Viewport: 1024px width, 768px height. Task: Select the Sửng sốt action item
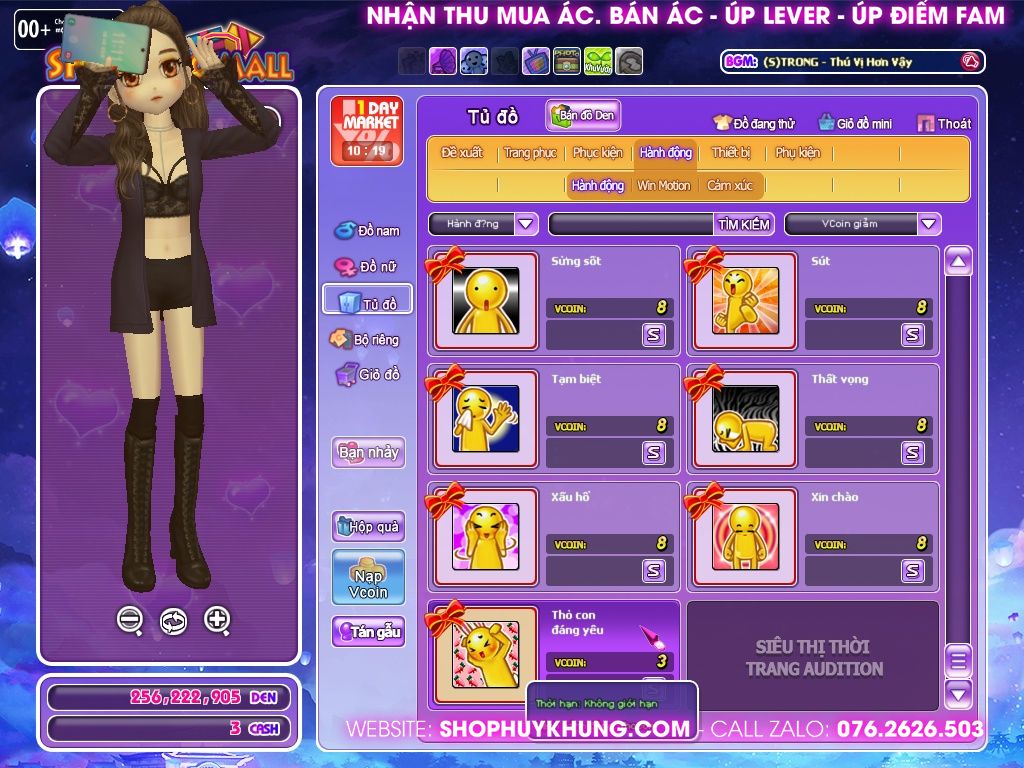coord(486,300)
